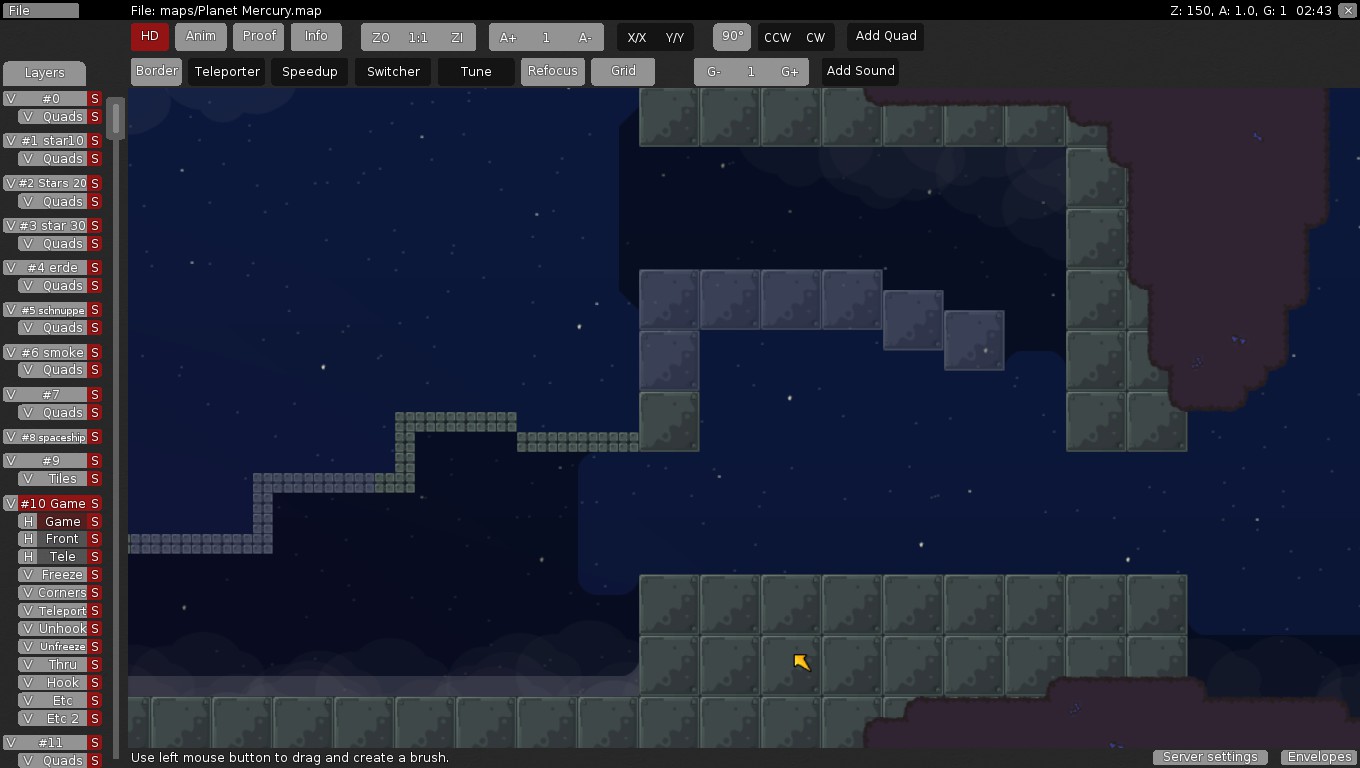Select the Speedup tool

point(310,72)
